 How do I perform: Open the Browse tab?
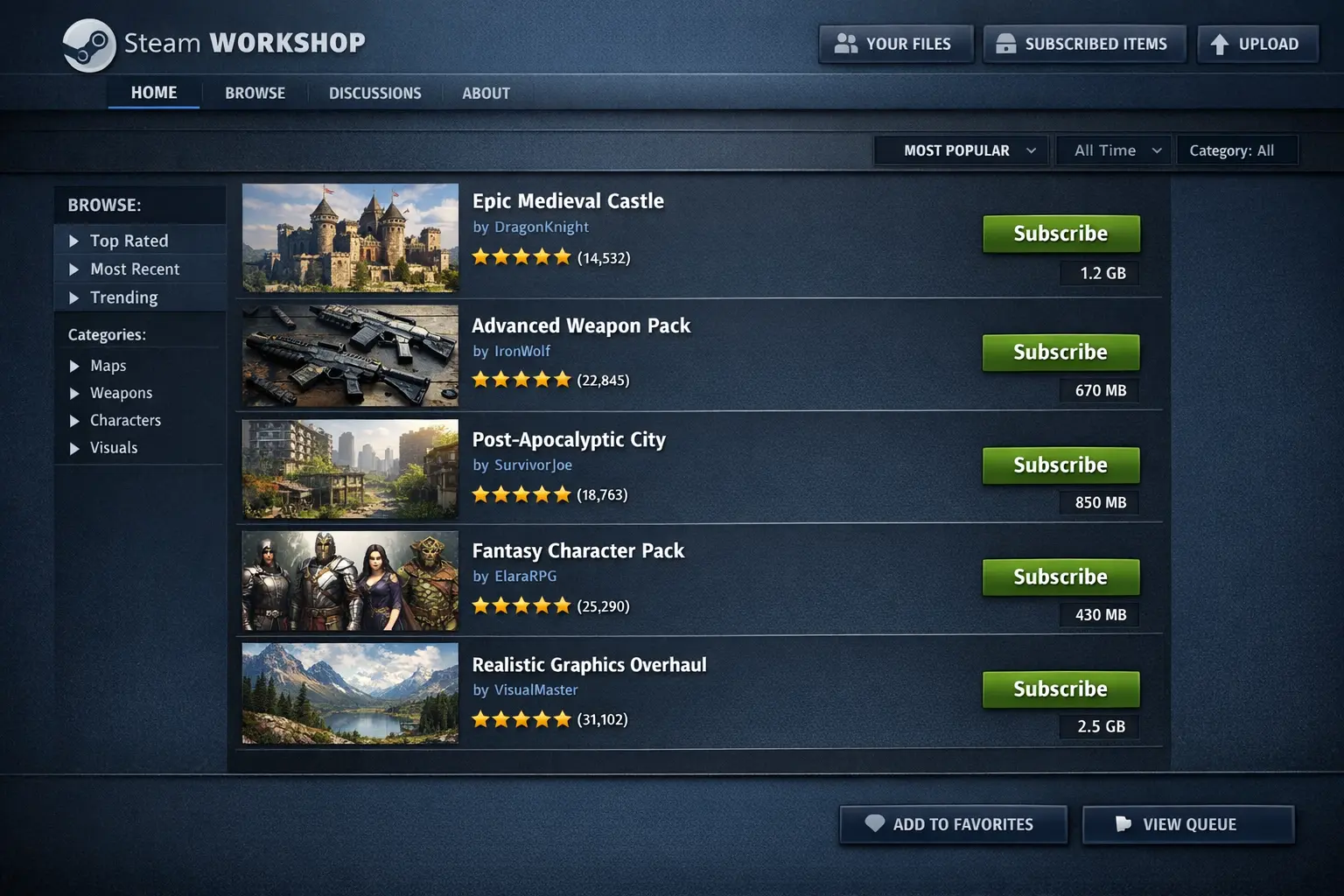(x=255, y=93)
